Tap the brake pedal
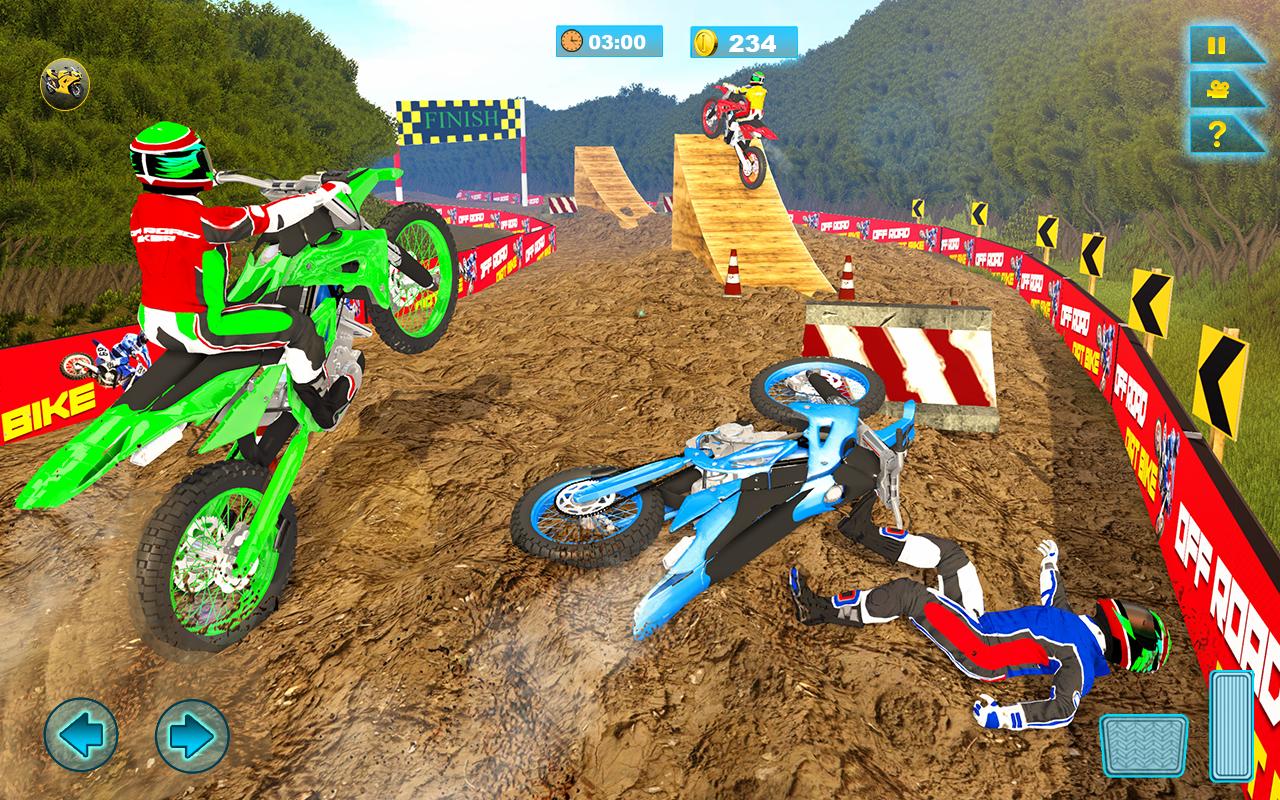The image size is (1280, 800). click(1144, 745)
